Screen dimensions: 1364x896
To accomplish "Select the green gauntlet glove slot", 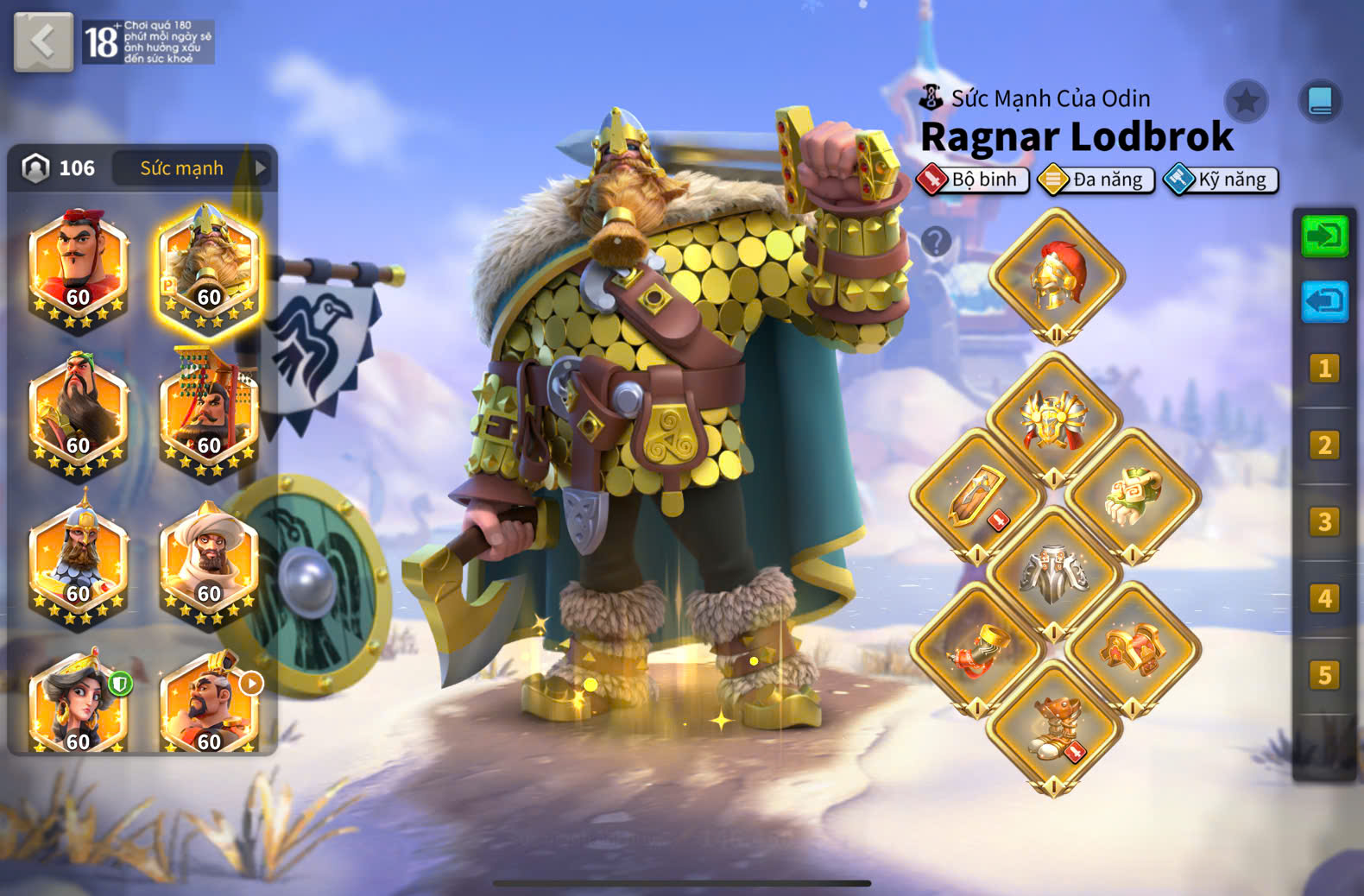I will [x=1133, y=497].
